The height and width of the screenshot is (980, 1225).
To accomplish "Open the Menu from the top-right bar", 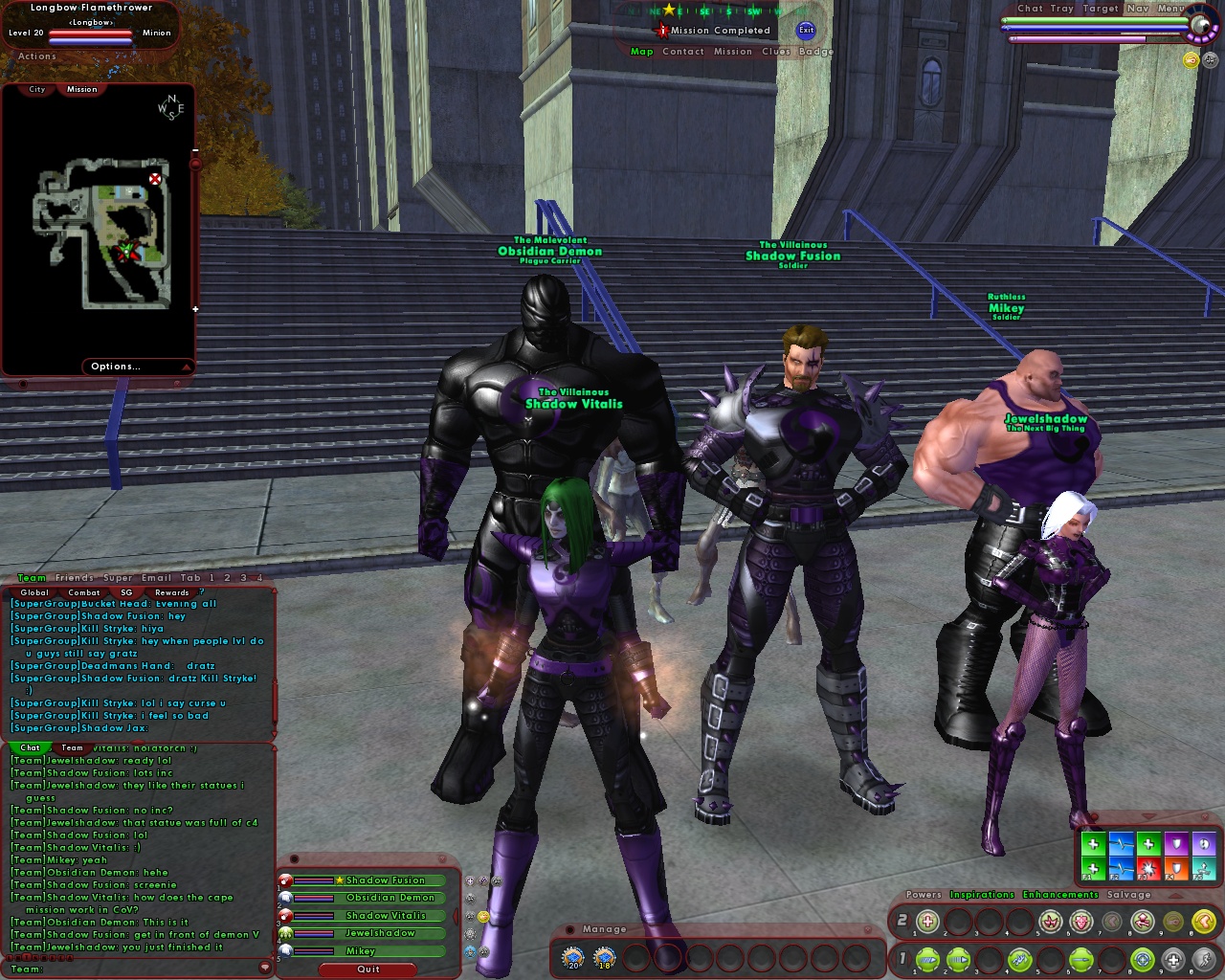I will (1171, 9).
